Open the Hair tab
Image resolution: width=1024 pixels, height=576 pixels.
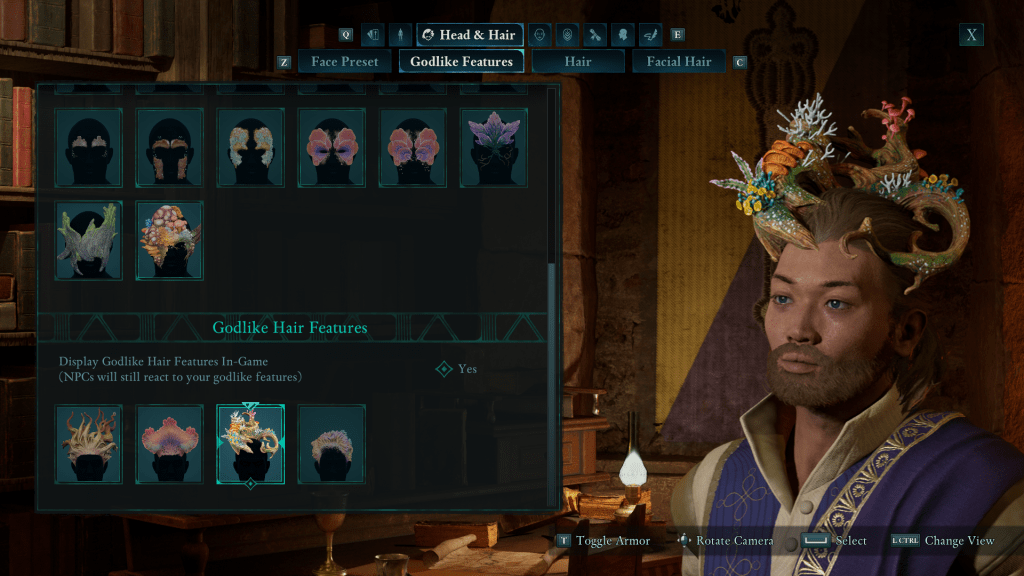(x=577, y=62)
